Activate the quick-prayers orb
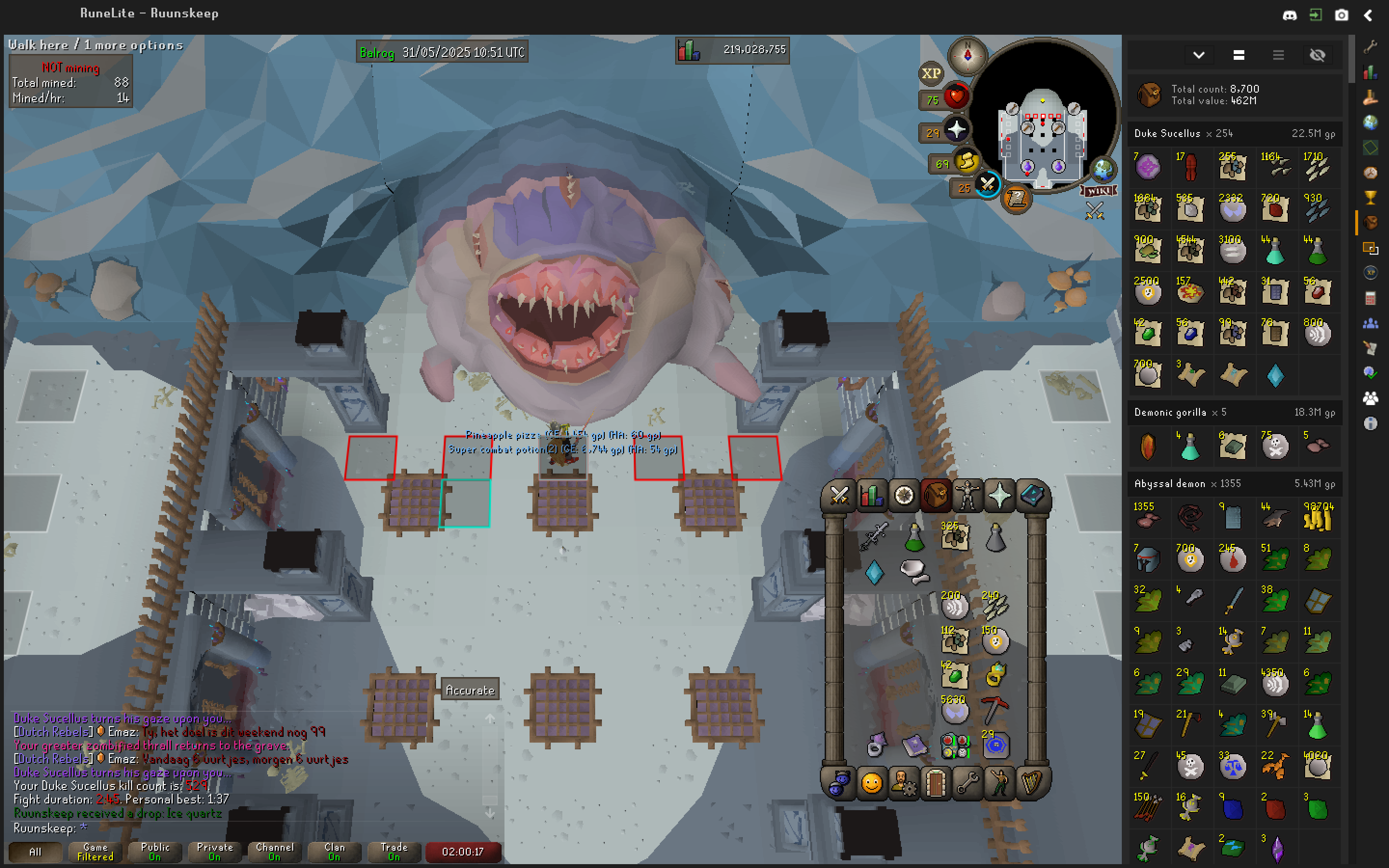The width and height of the screenshot is (1389, 868). click(956, 130)
